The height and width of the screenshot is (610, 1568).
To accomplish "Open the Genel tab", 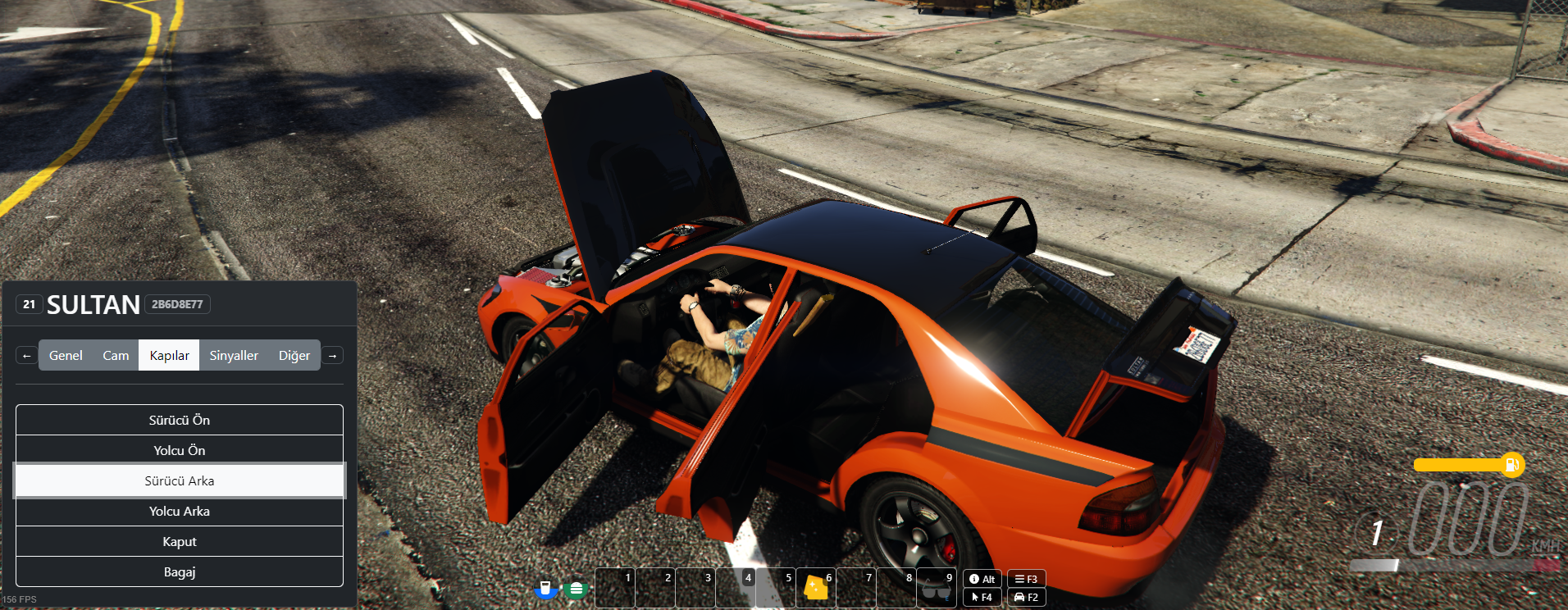I will (x=65, y=355).
